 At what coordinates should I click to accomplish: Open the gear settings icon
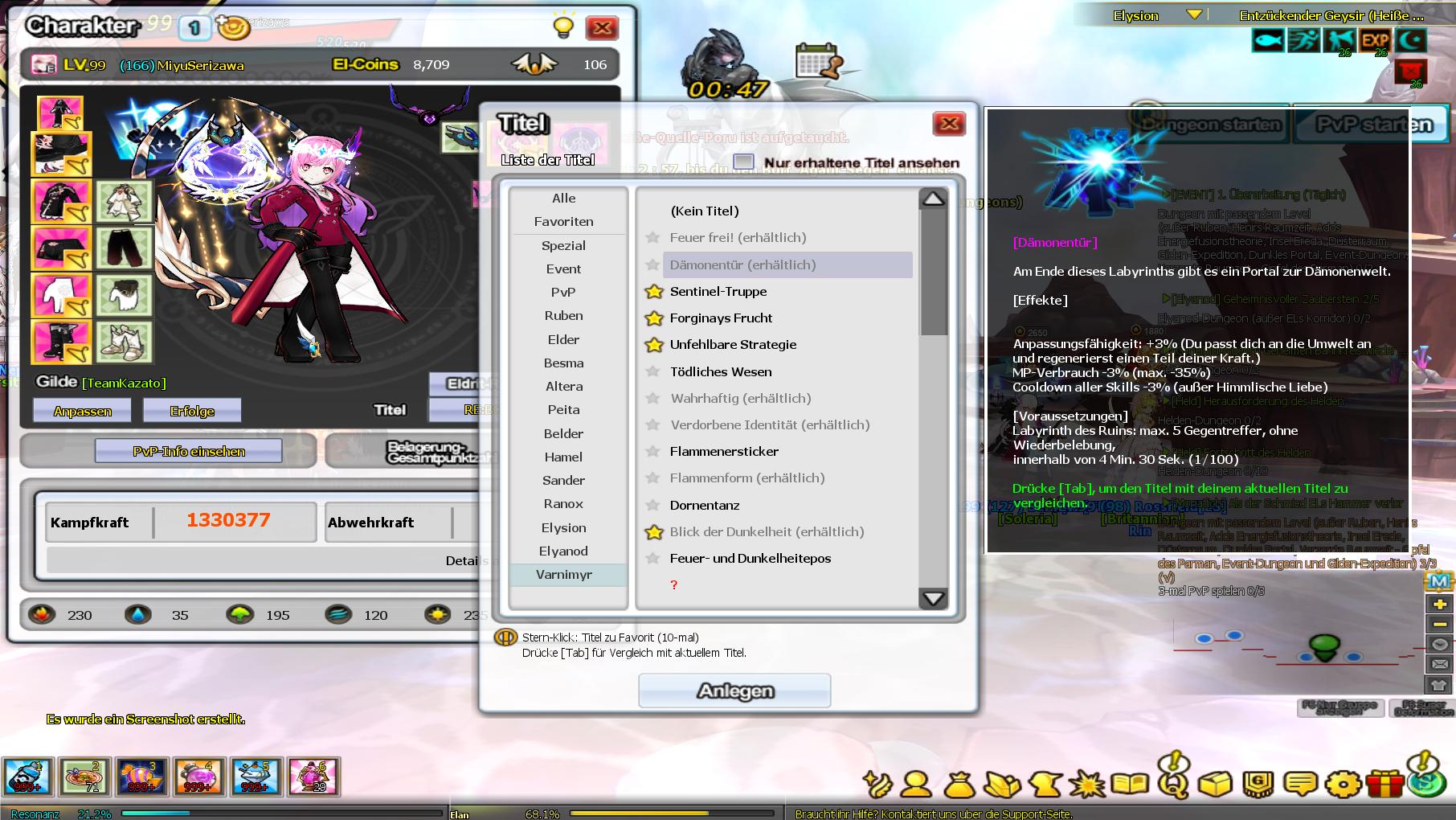pos(1344,783)
